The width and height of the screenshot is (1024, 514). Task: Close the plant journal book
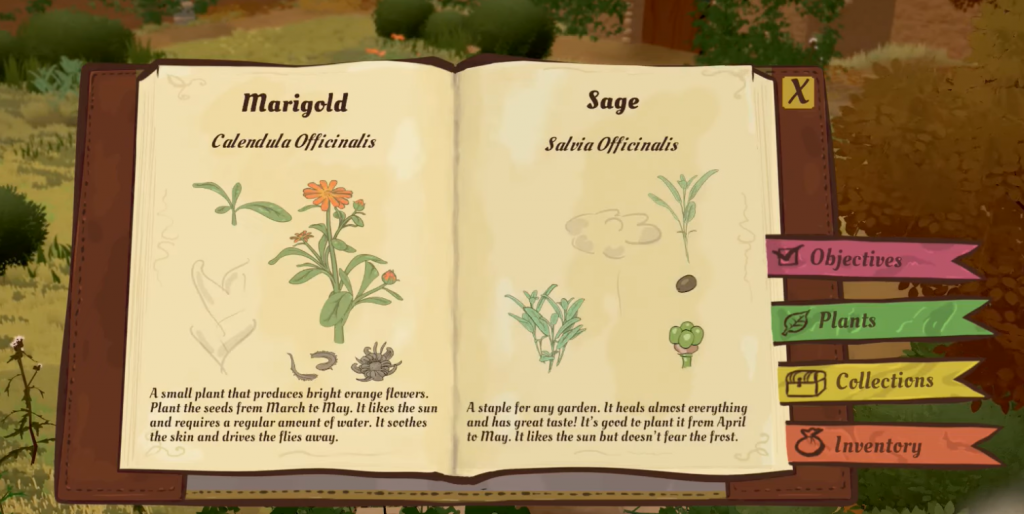(797, 92)
